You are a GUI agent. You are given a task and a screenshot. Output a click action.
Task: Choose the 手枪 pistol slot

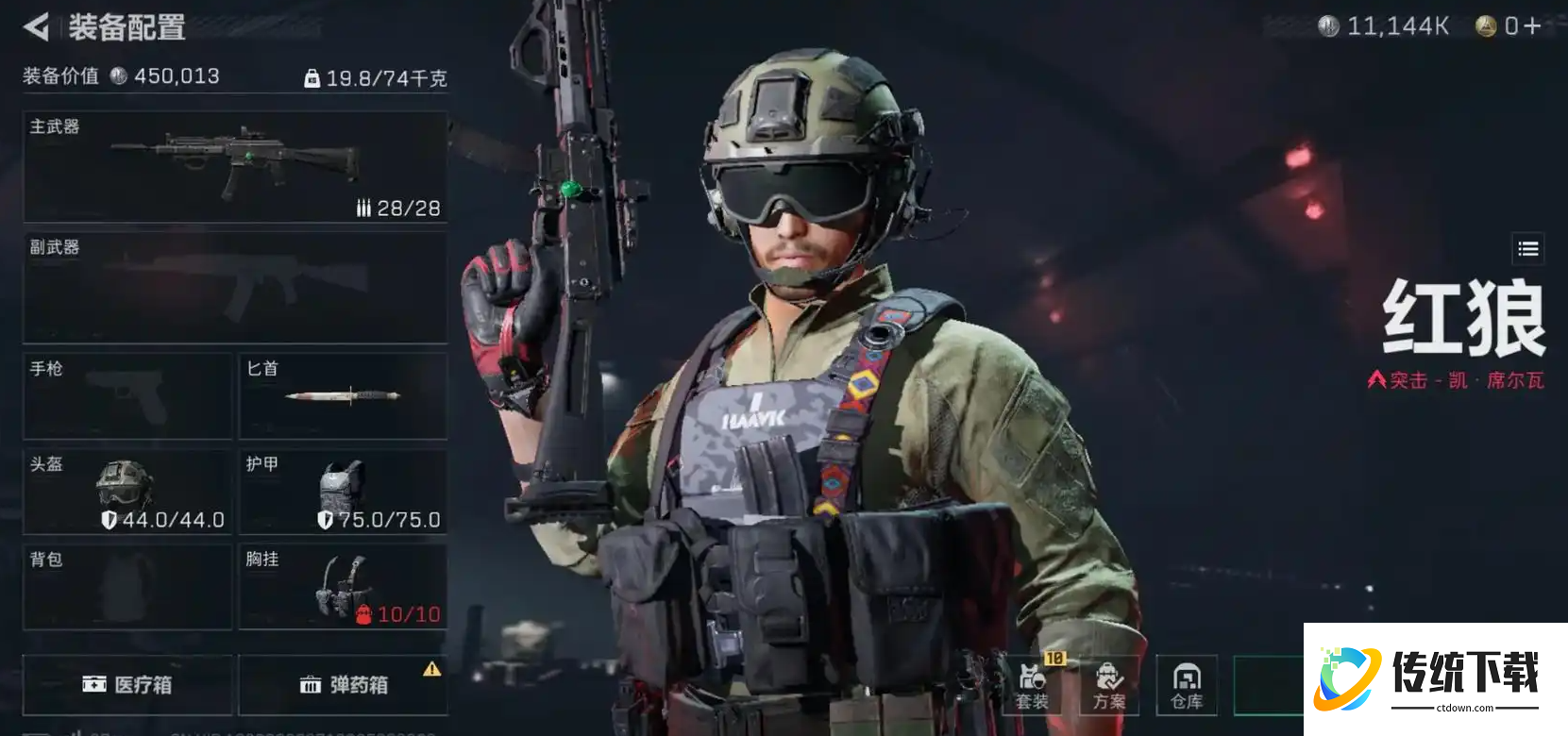point(127,396)
